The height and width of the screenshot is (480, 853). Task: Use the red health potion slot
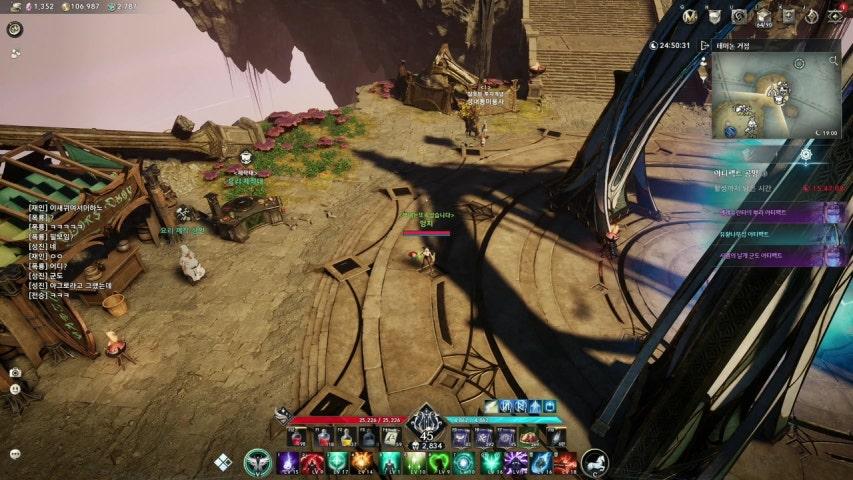(298, 437)
